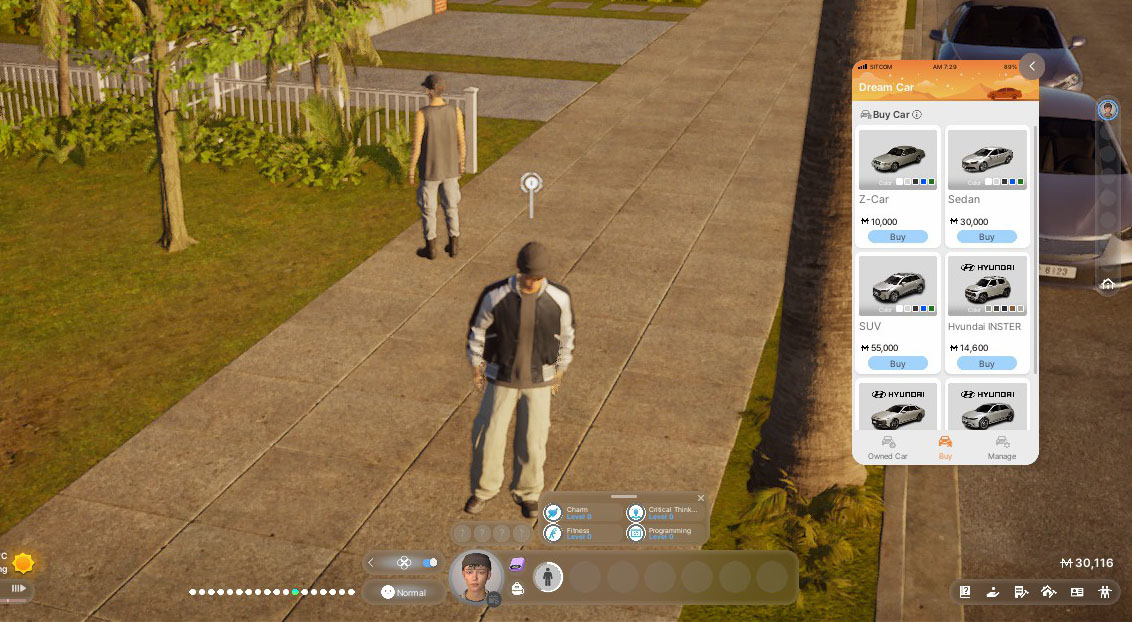Toggle the blue switch beside the flower icon
Viewport: 1132px width, 622px height.
pyautogui.click(x=430, y=562)
